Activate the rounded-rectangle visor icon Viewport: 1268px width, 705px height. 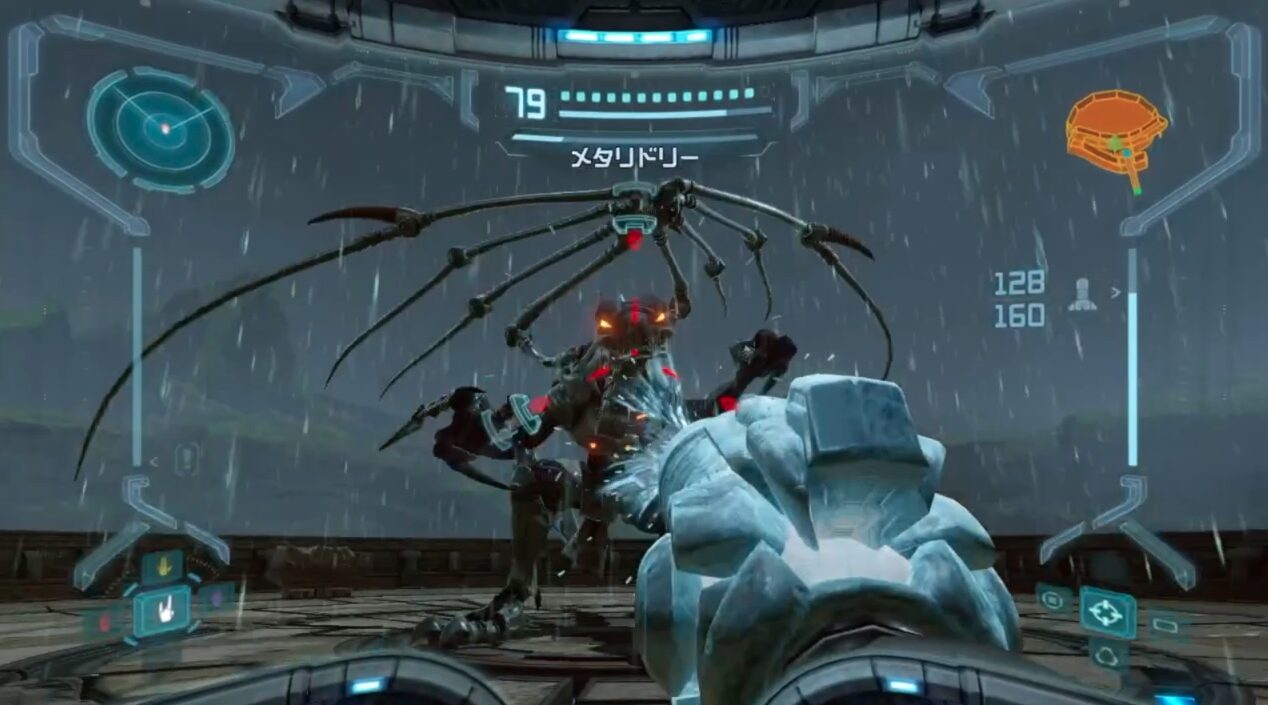pyautogui.click(x=1165, y=626)
